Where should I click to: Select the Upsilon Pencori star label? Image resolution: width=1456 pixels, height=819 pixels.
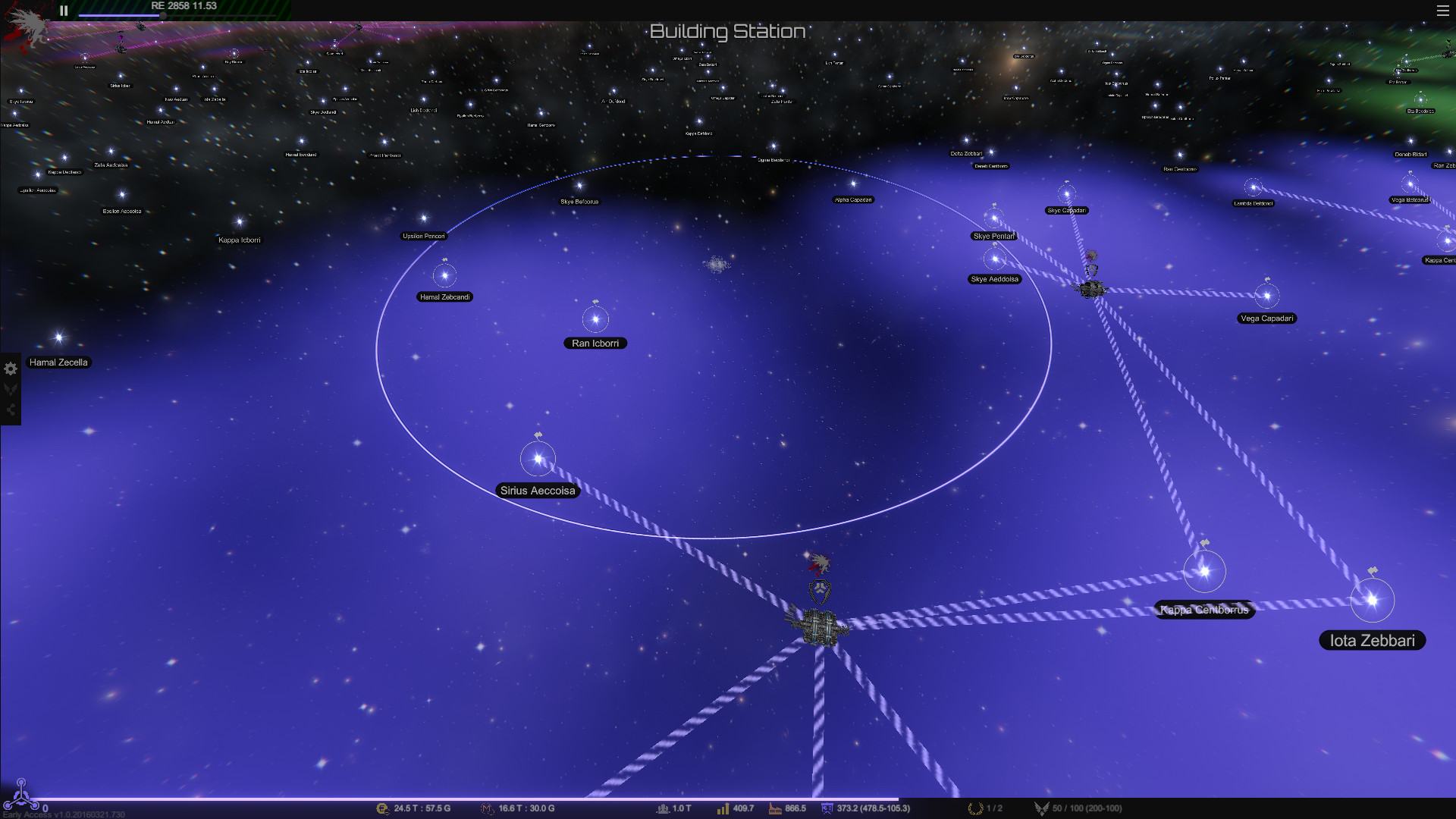[424, 237]
